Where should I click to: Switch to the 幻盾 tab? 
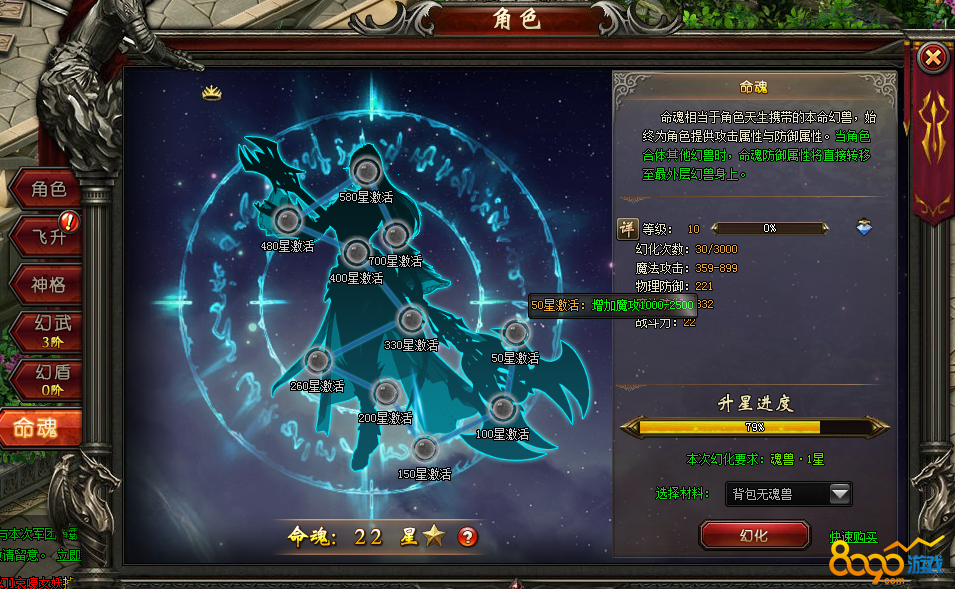pos(47,380)
